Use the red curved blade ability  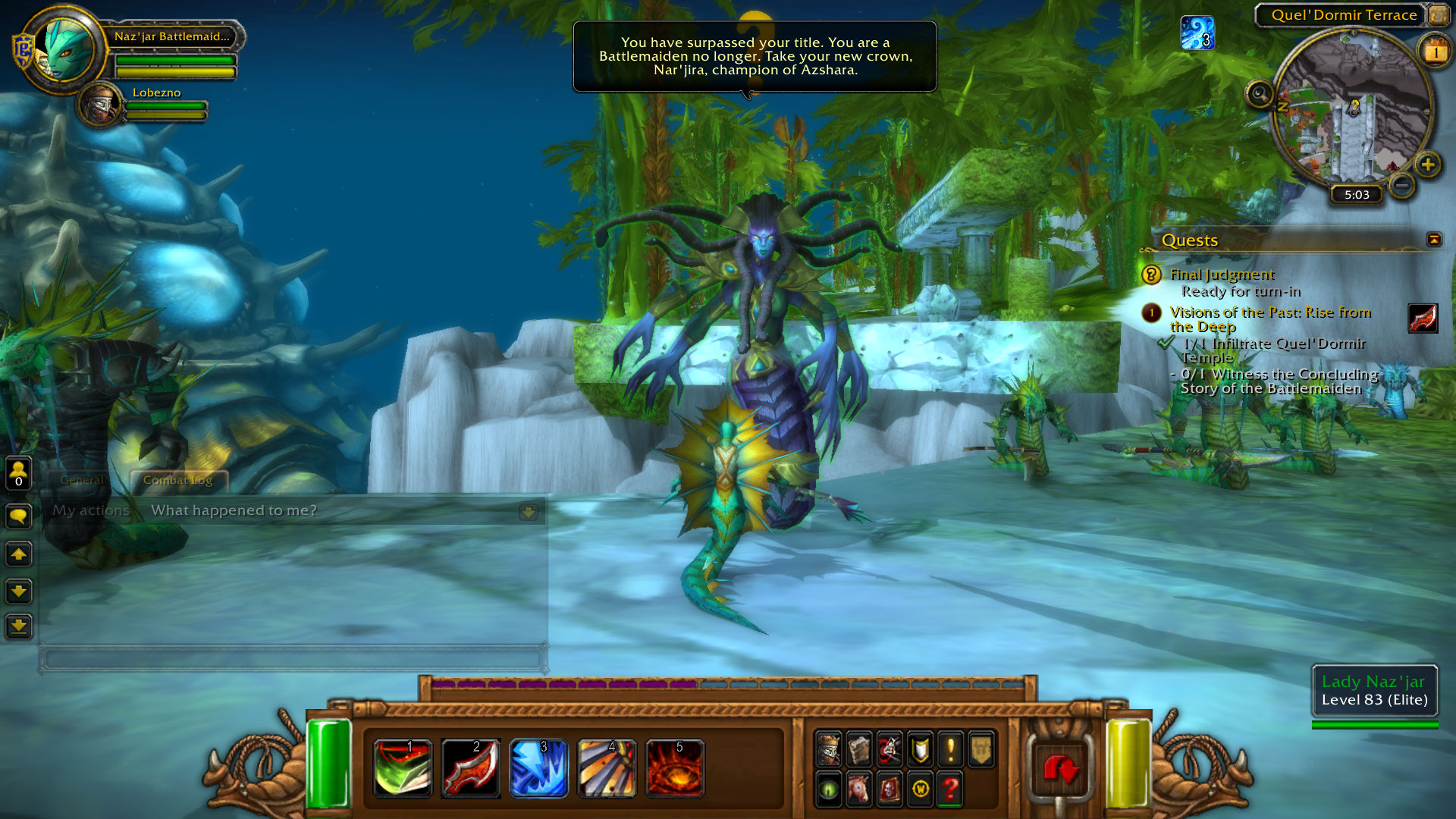[x=470, y=767]
